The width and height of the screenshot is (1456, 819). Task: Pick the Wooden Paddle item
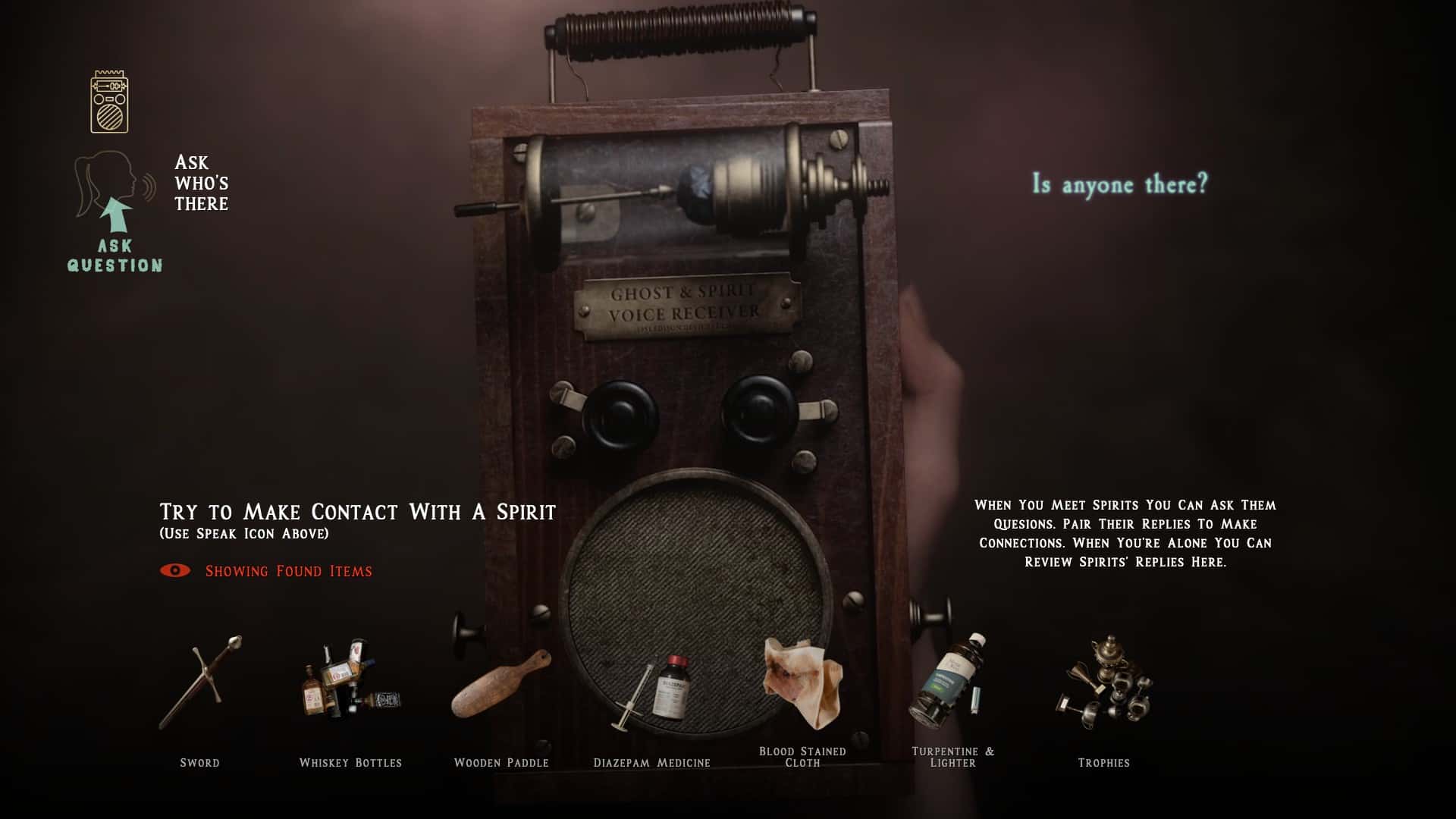coord(501,684)
